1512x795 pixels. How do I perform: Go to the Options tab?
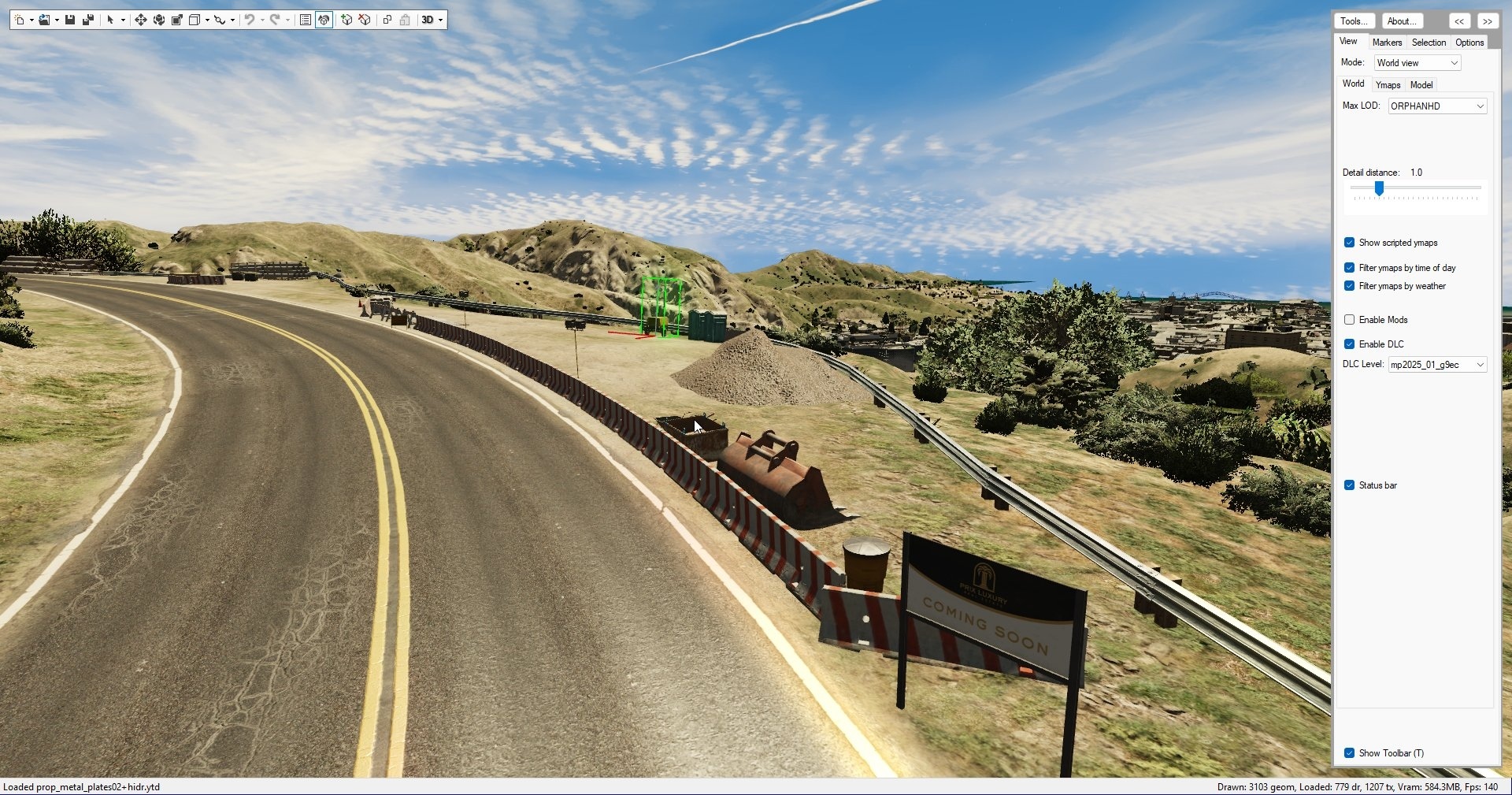(1469, 43)
